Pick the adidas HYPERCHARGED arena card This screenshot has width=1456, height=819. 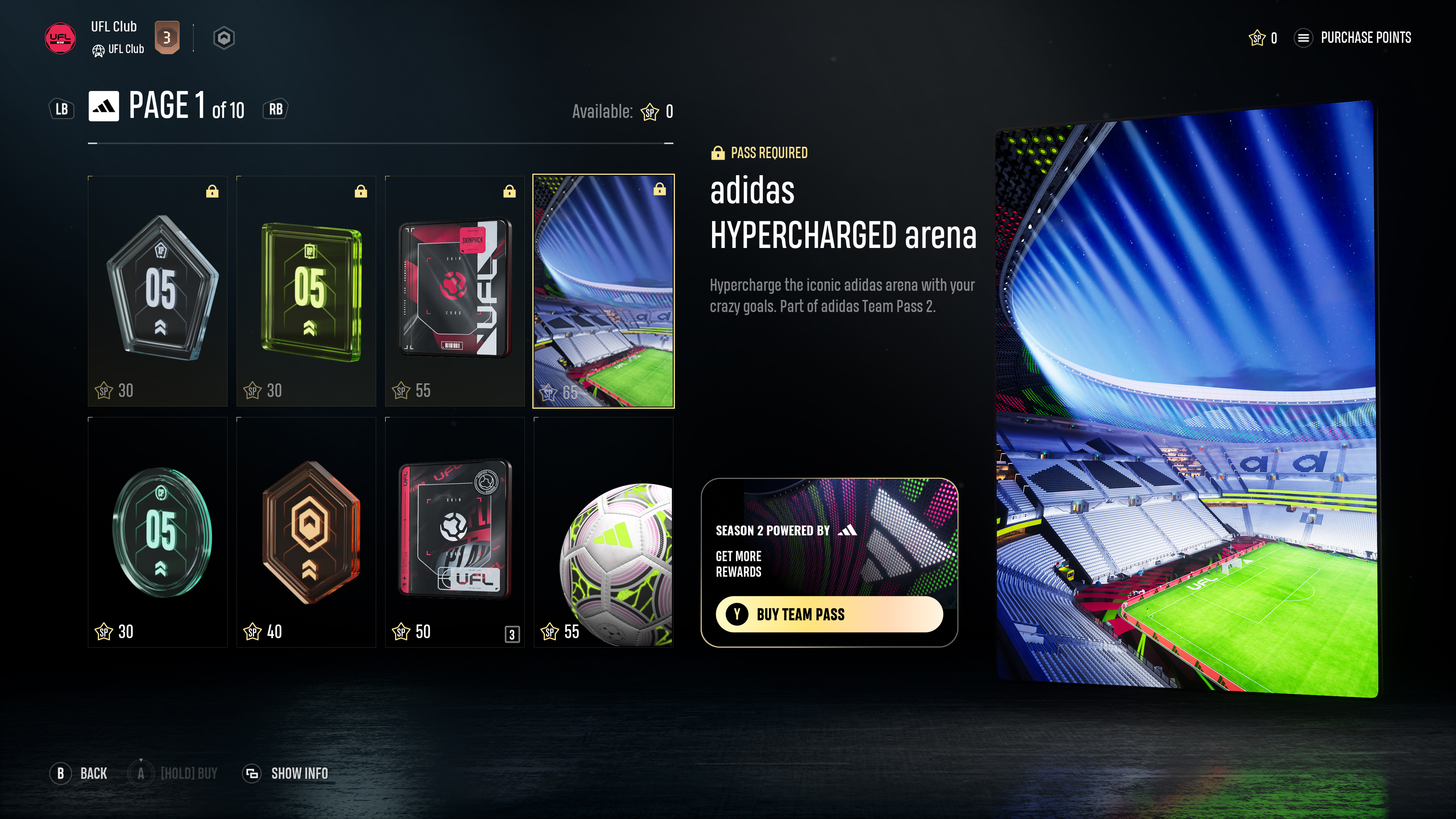click(603, 290)
